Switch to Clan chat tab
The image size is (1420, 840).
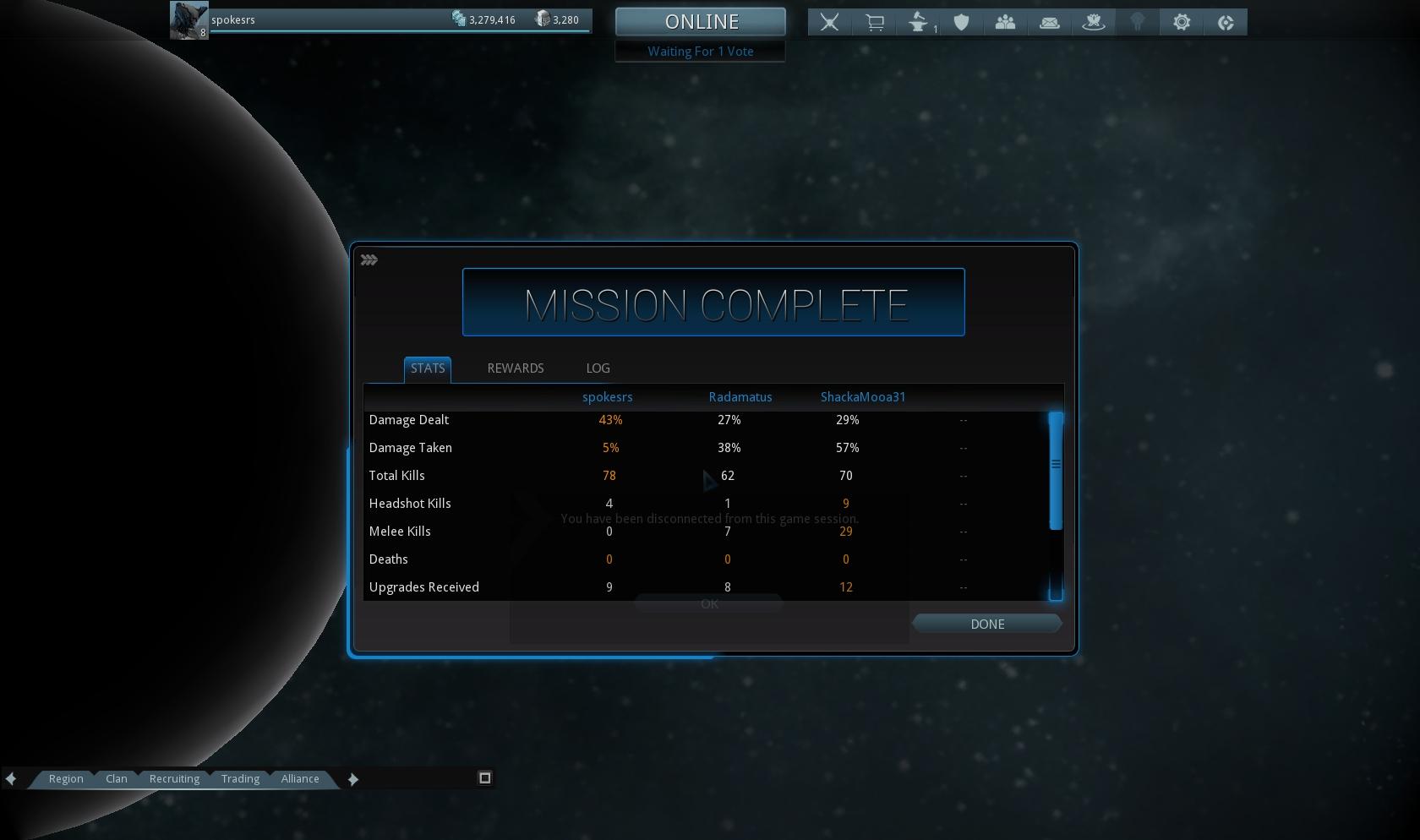(x=117, y=779)
